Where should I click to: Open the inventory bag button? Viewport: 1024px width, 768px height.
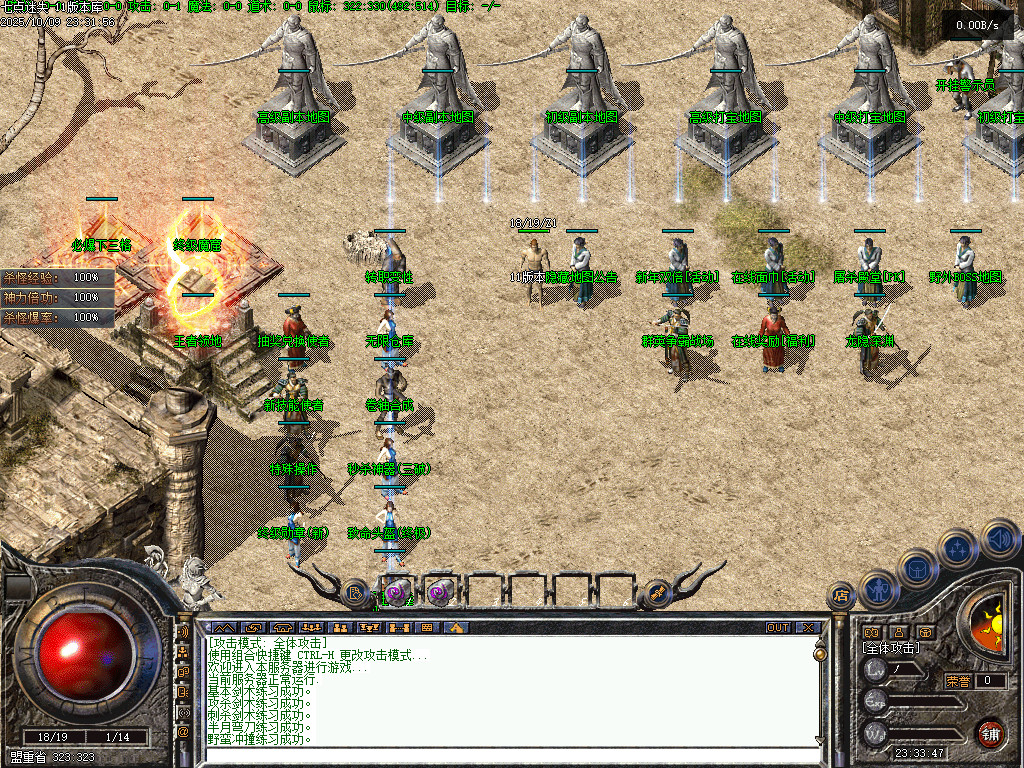[x=917, y=568]
